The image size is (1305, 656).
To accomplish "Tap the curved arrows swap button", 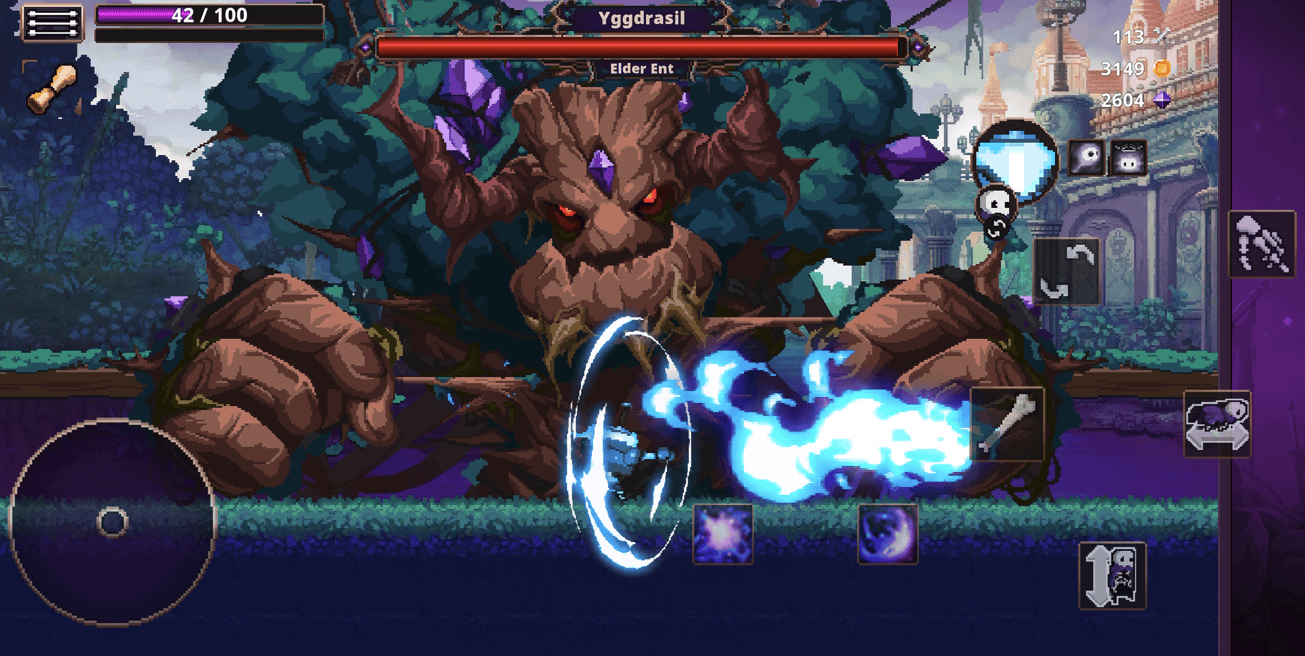I will point(1066,271).
